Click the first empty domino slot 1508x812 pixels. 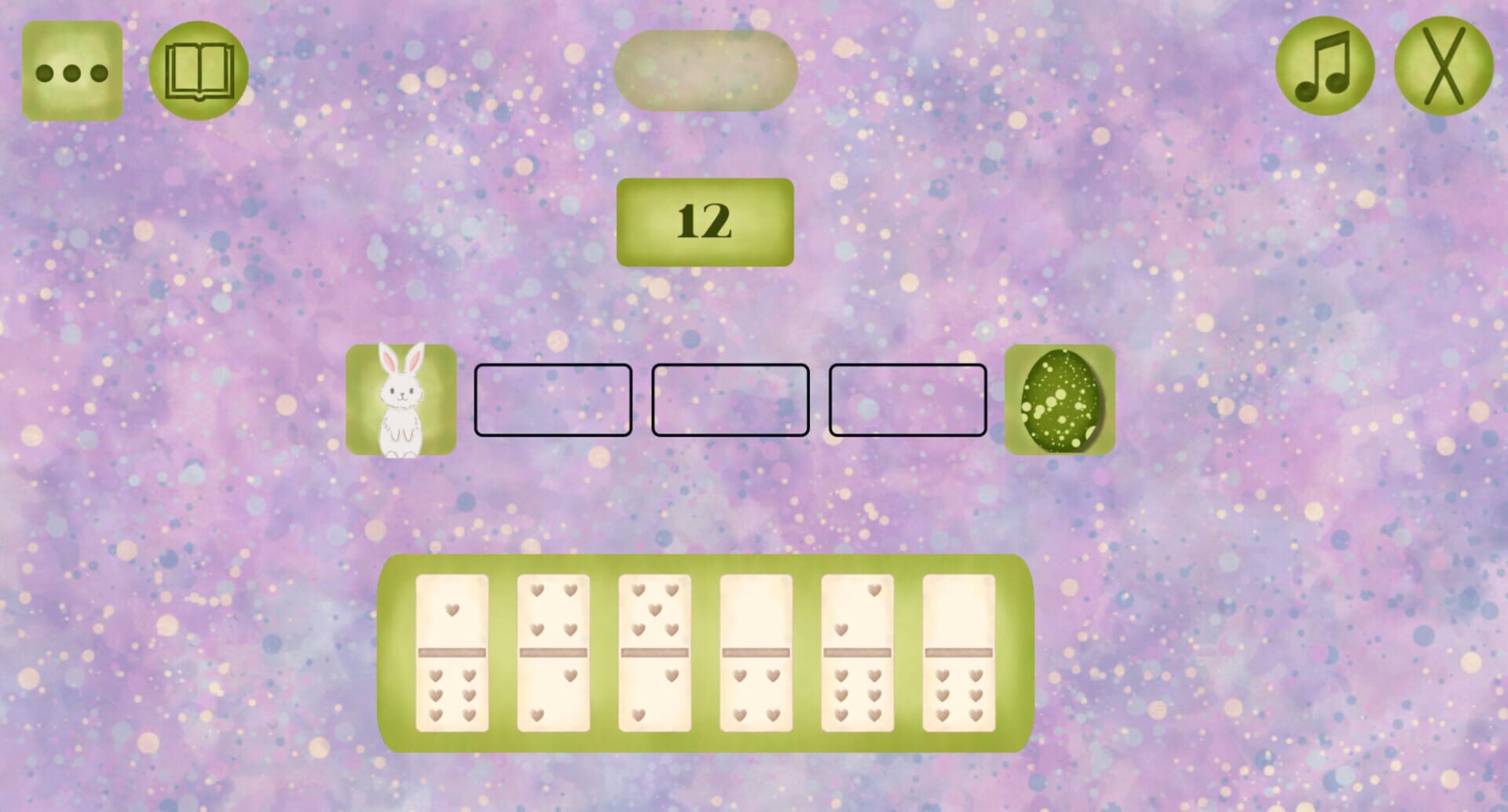tap(552, 399)
